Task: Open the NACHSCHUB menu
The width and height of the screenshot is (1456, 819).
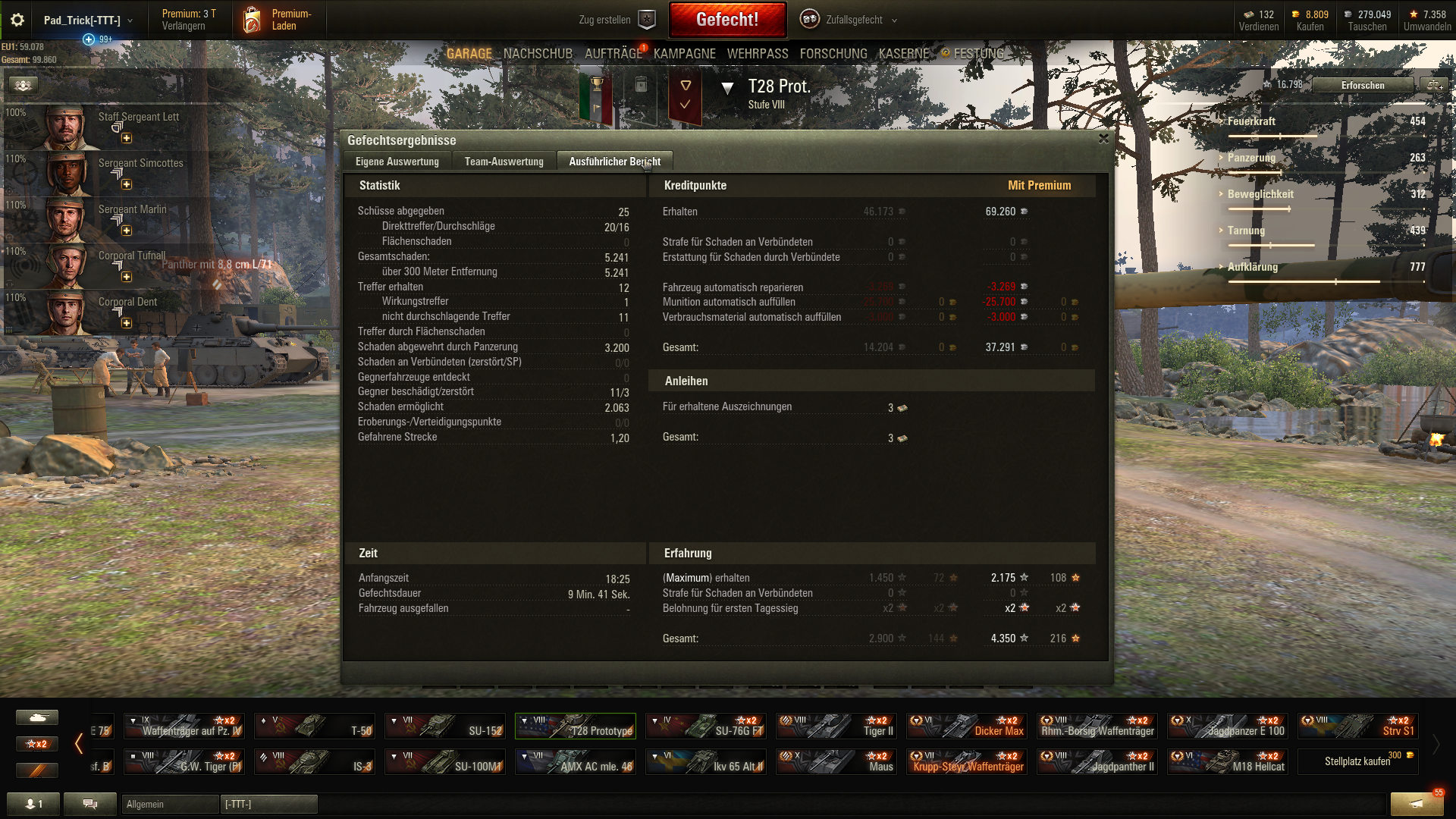Action: pos(538,54)
